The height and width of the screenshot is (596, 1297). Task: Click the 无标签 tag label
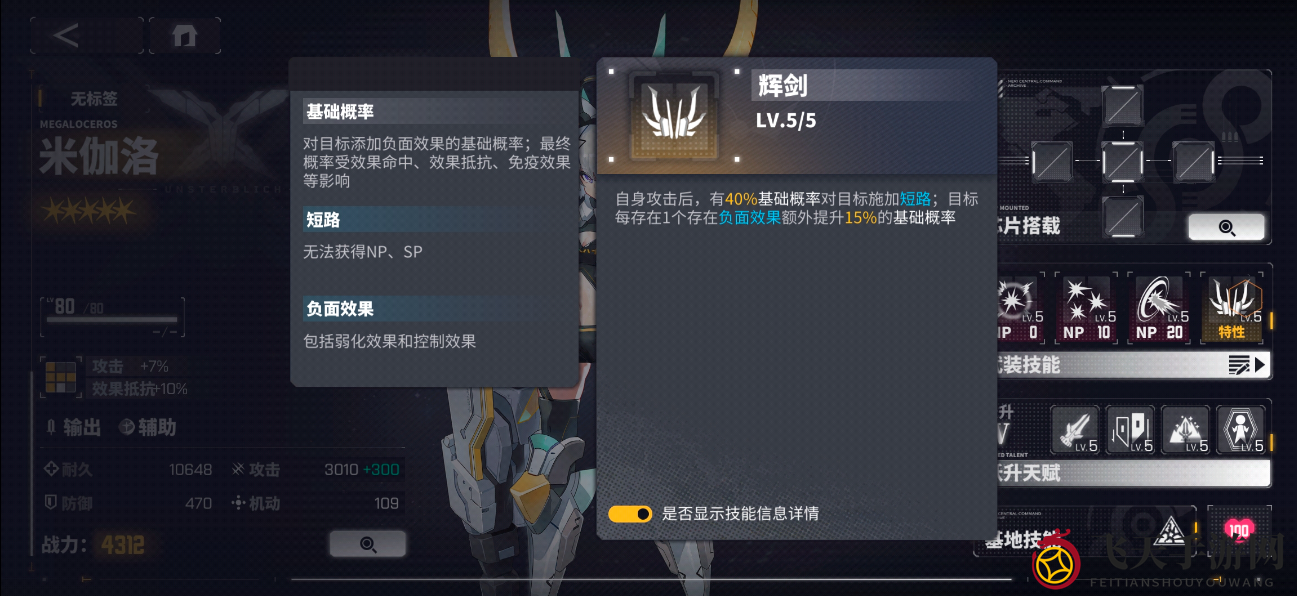click(x=94, y=99)
